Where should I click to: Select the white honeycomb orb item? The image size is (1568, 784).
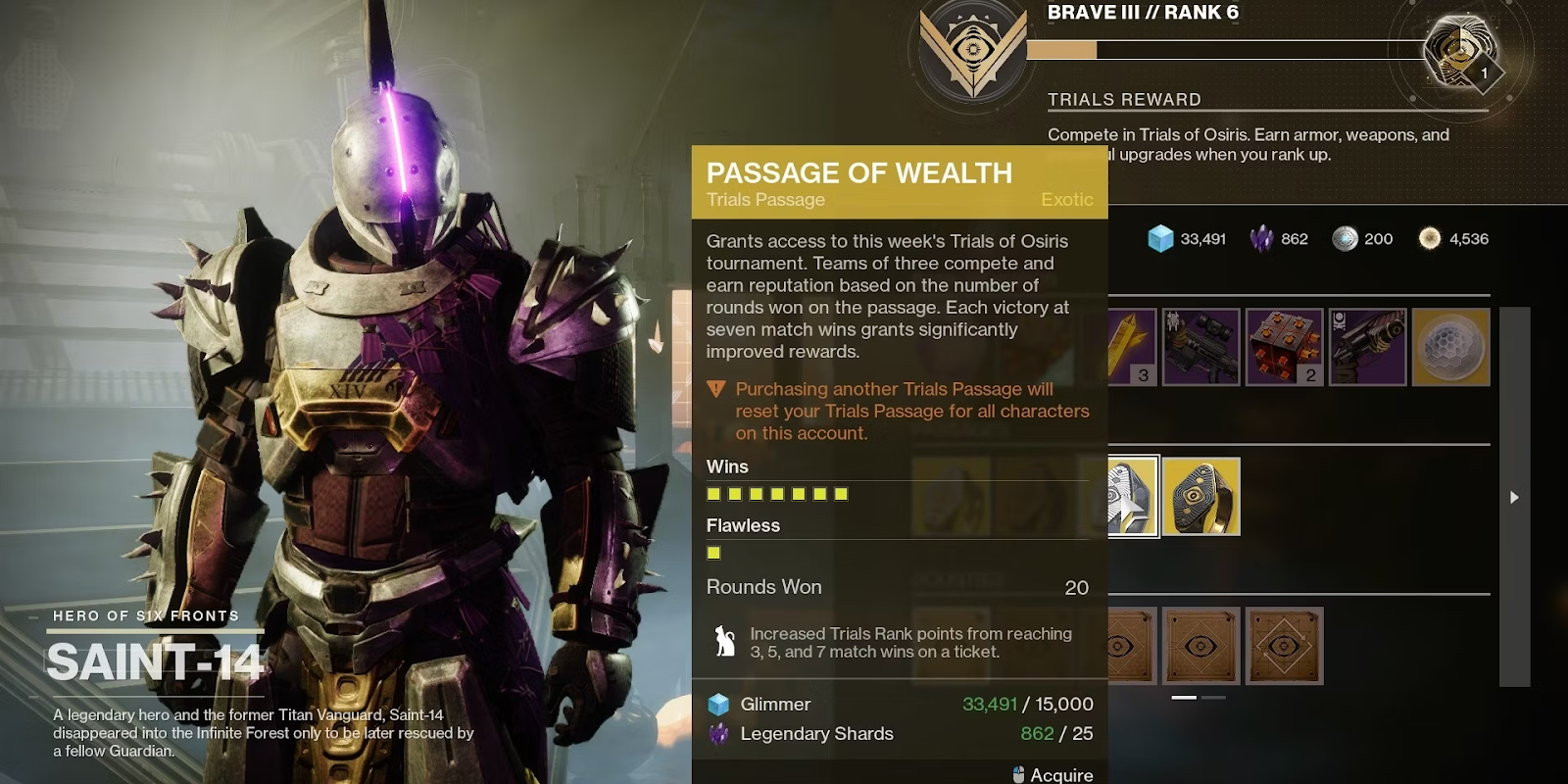pyautogui.click(x=1450, y=347)
